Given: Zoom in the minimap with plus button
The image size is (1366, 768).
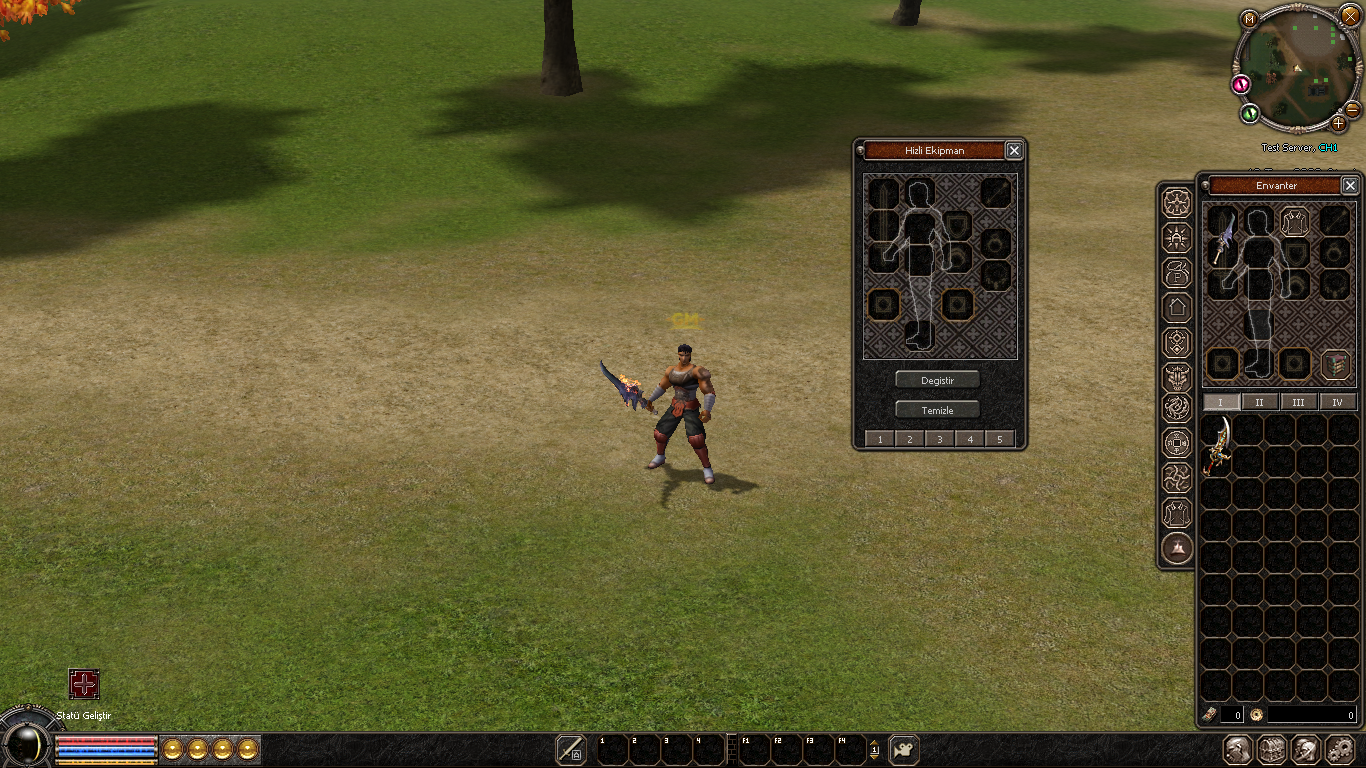Looking at the screenshot, I should [1339, 124].
